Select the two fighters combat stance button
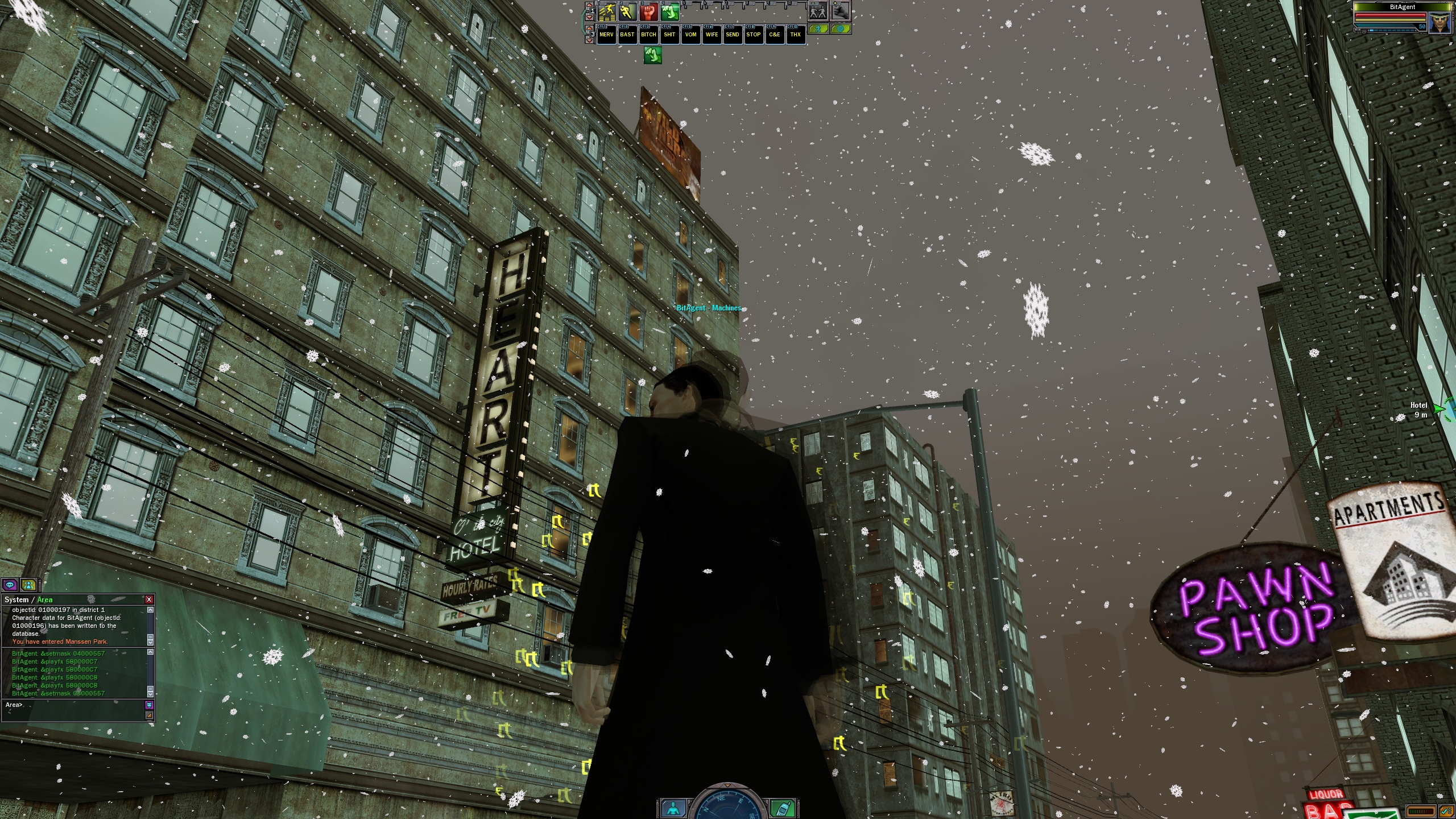 pyautogui.click(x=818, y=11)
